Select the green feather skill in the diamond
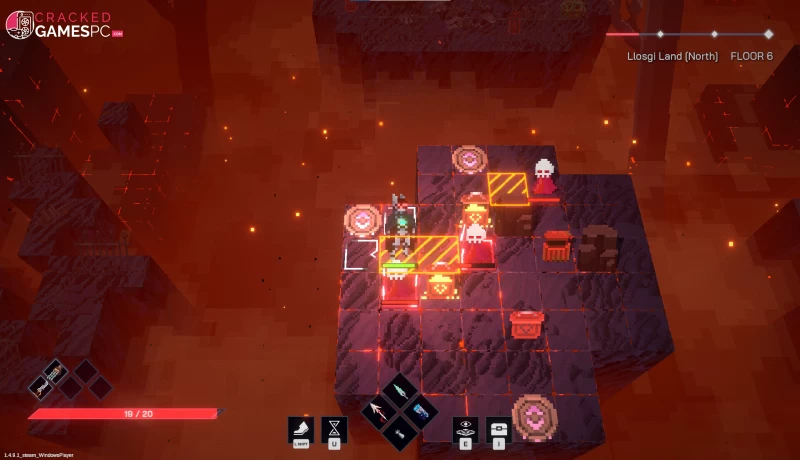This screenshot has height=460, width=800. coord(400,390)
